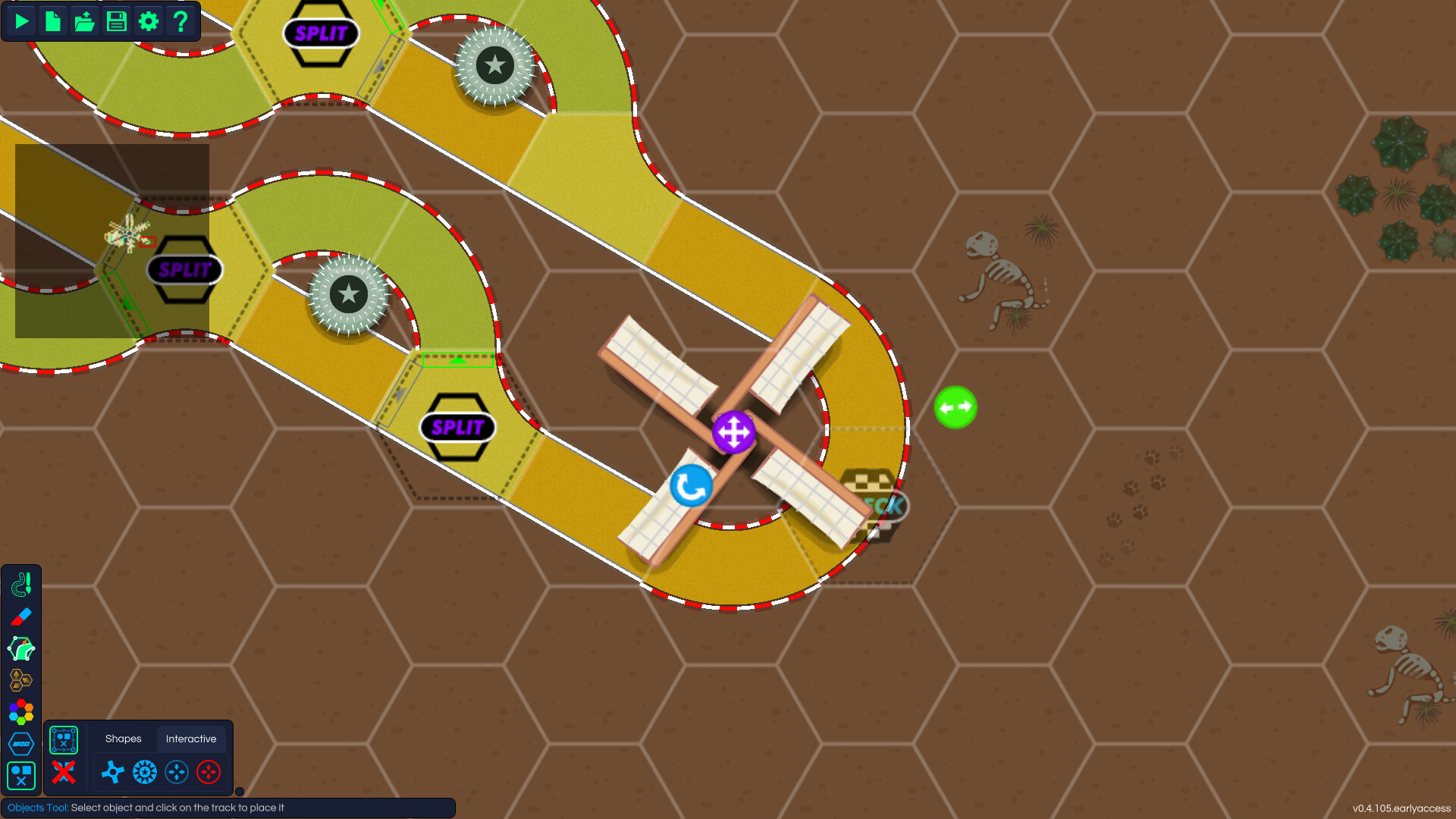The width and height of the screenshot is (1456, 819).
Task: Save the current track
Action: click(x=116, y=21)
